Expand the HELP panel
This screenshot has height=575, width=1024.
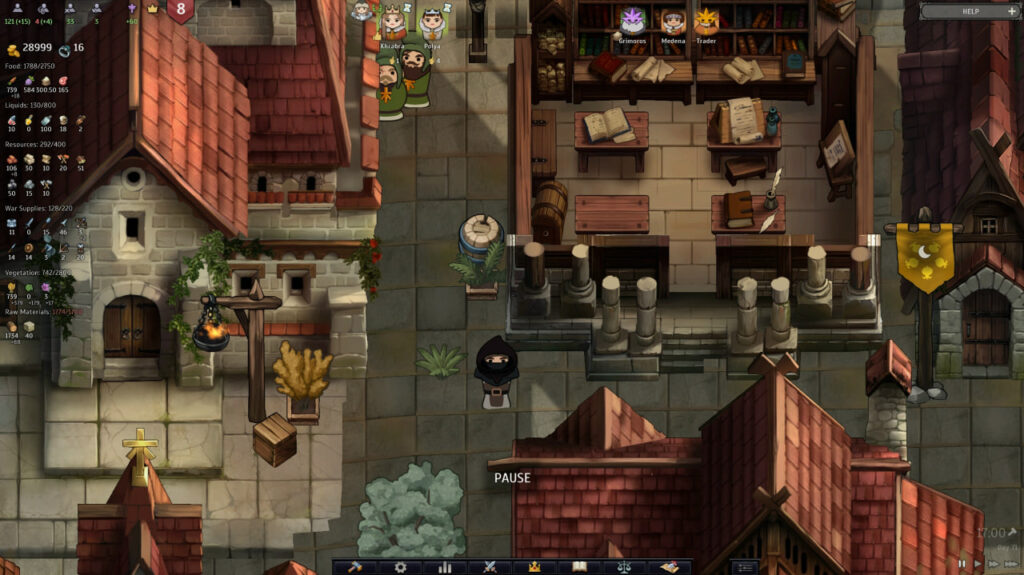click(x=966, y=11)
